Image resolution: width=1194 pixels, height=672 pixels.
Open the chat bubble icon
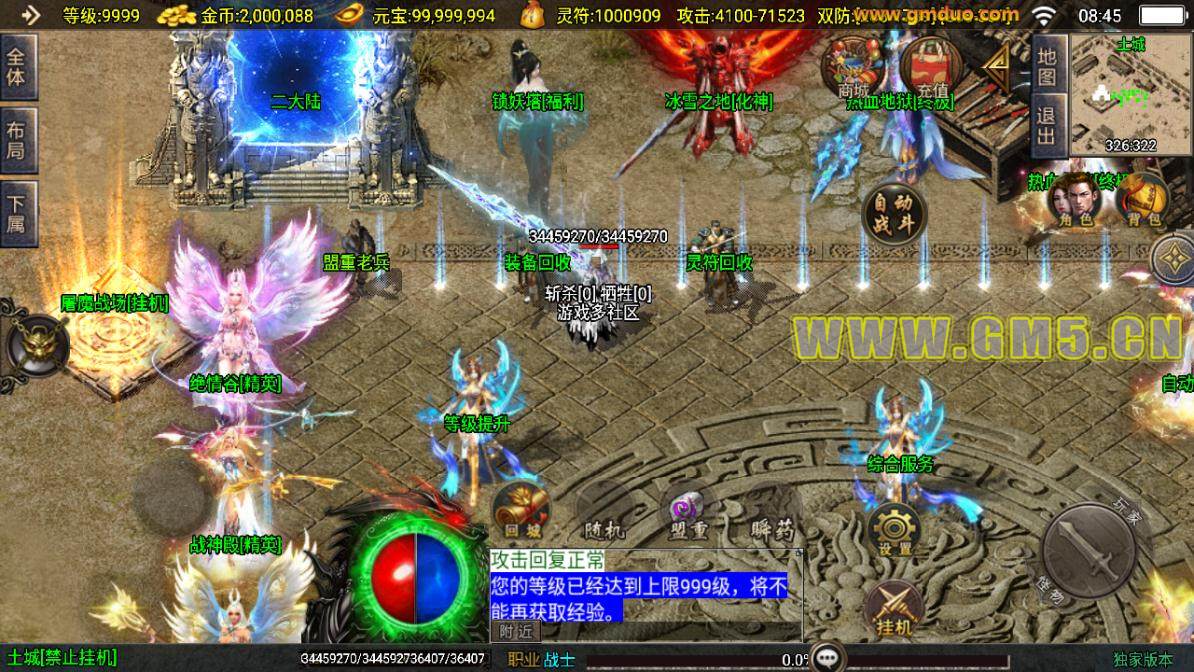828,657
